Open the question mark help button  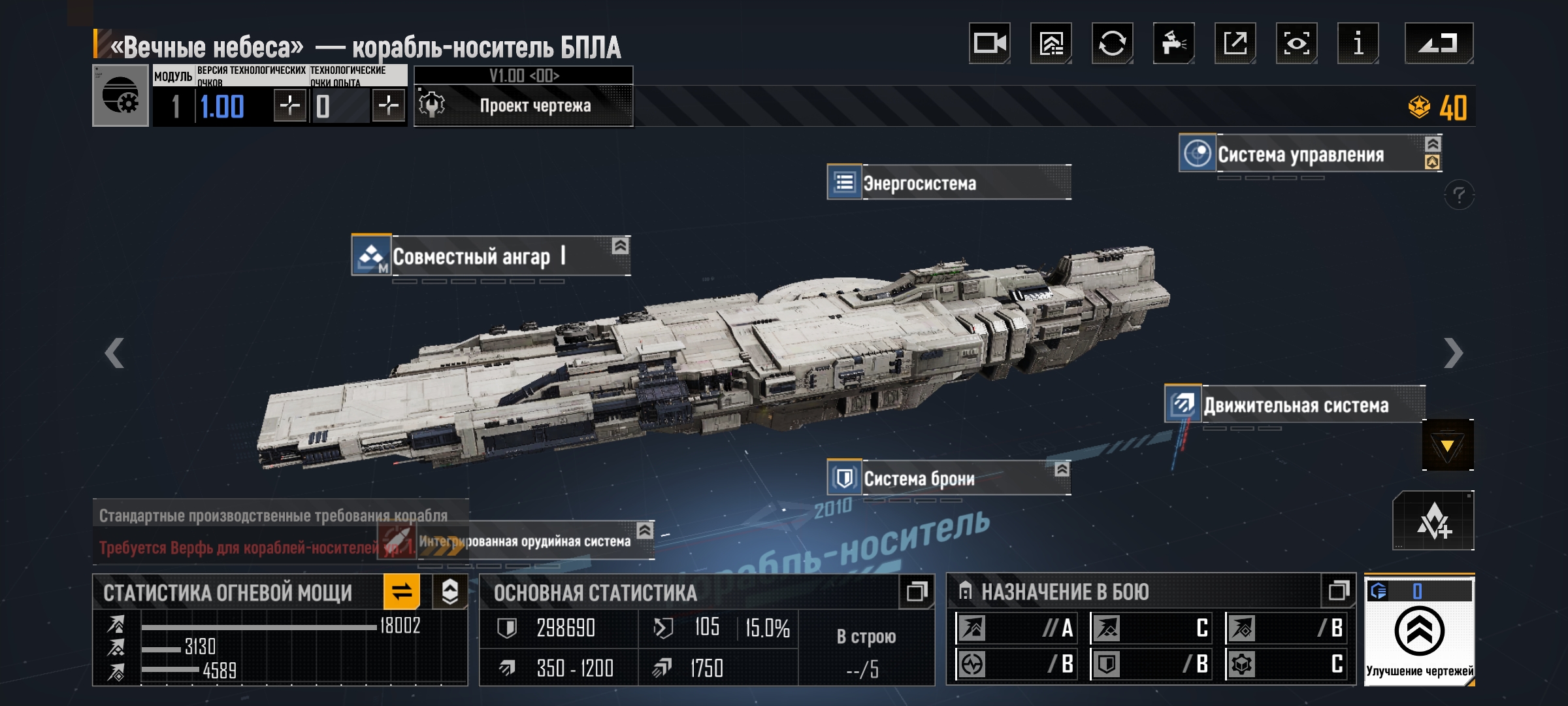tap(1459, 195)
